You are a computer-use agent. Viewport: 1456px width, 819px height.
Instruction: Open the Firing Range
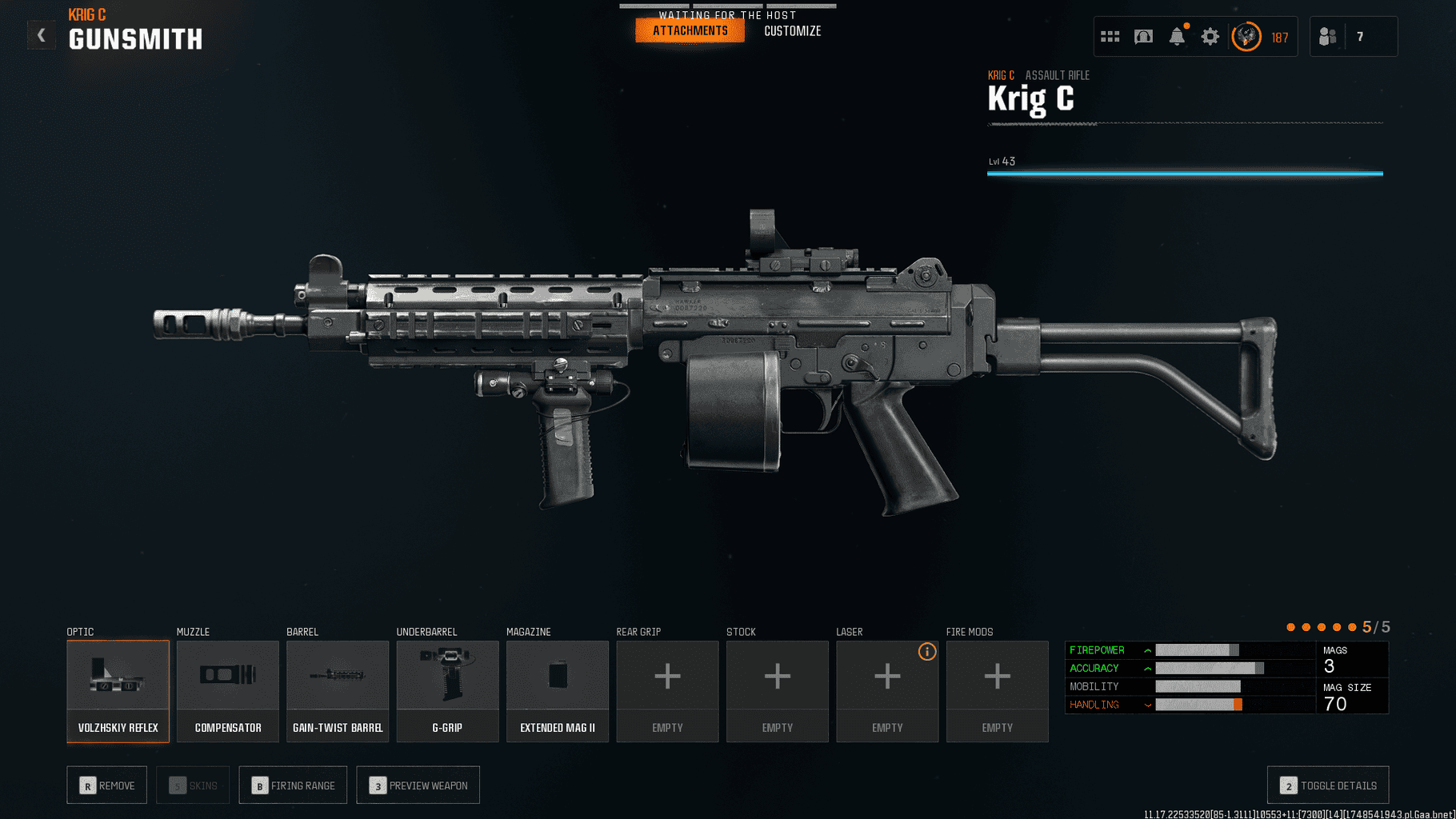coord(293,785)
